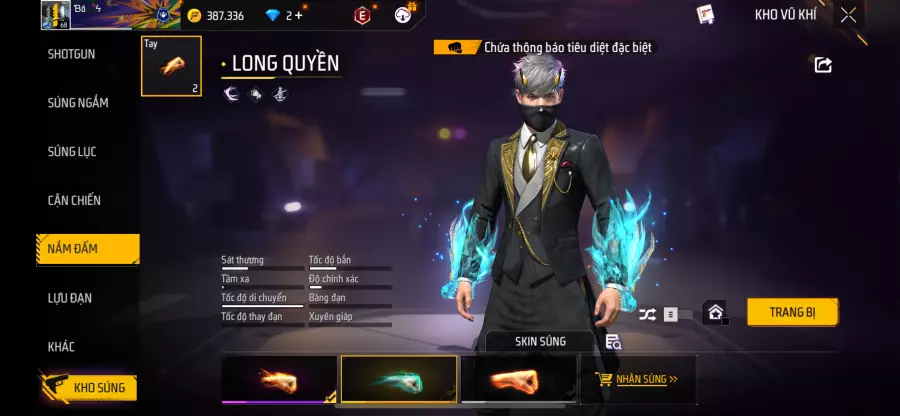Viewport: 900px width, 416px height.
Task: Open the skin search icon by Skin Súng
Action: pos(613,342)
